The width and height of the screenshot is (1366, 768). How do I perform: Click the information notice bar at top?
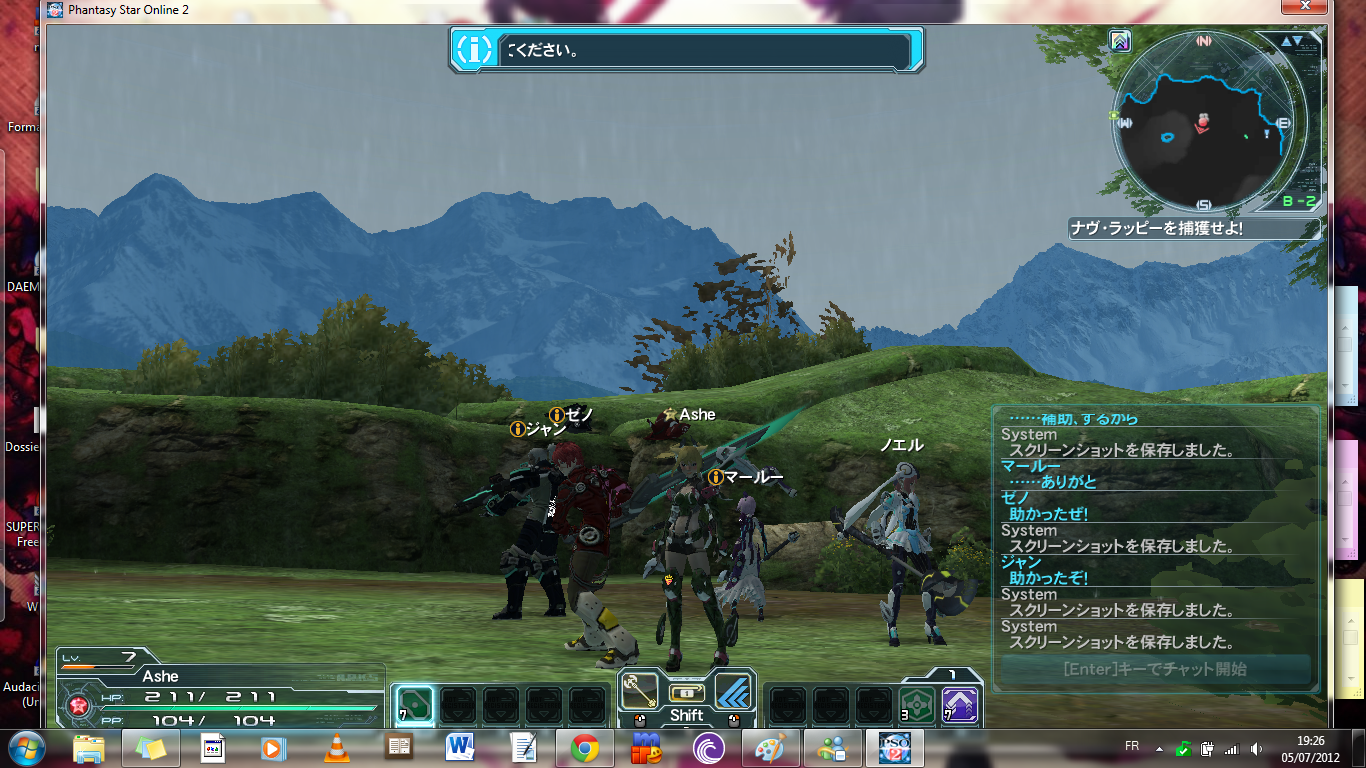pyautogui.click(x=686, y=49)
